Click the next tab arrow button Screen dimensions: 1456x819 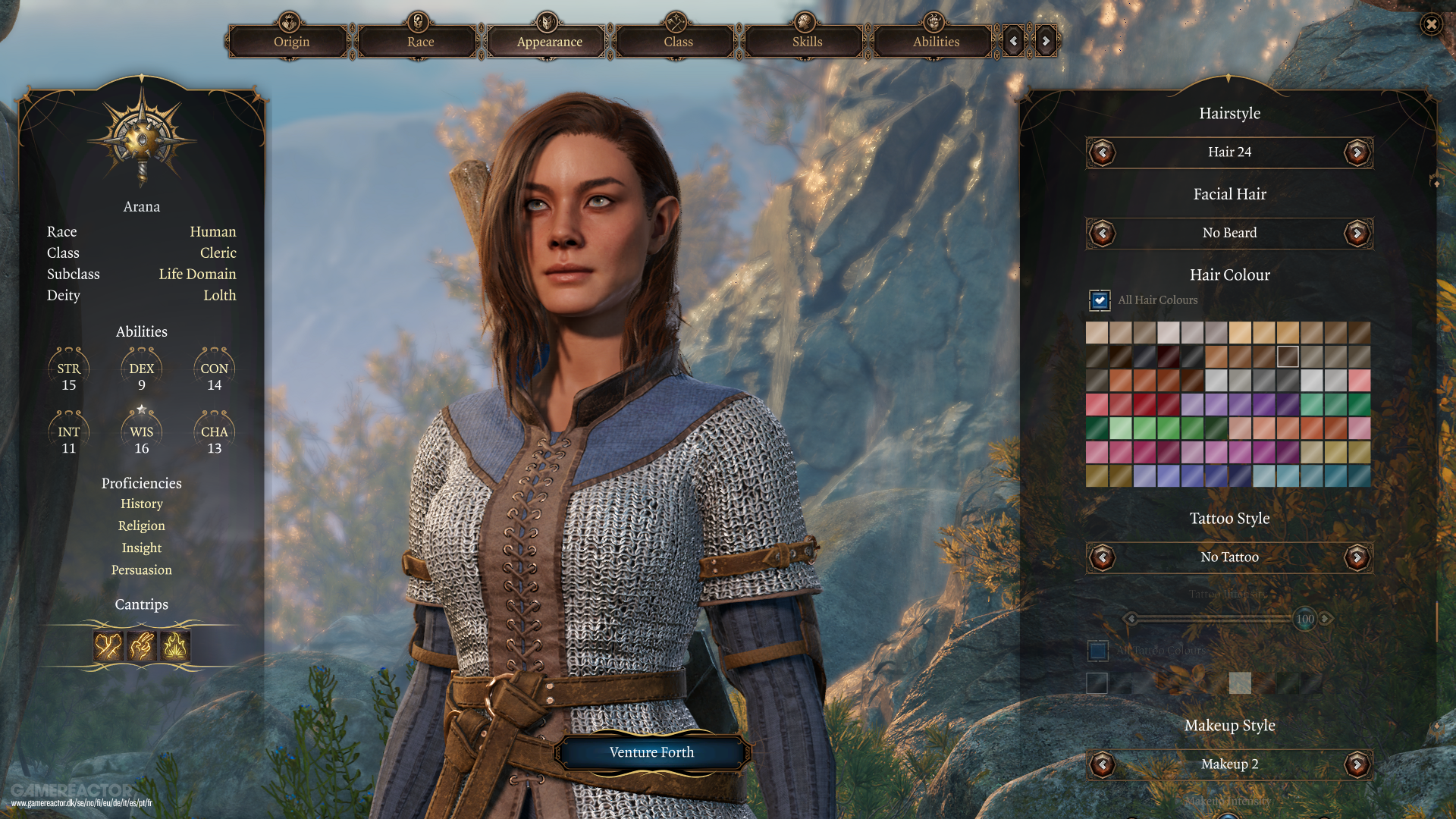click(x=1046, y=42)
